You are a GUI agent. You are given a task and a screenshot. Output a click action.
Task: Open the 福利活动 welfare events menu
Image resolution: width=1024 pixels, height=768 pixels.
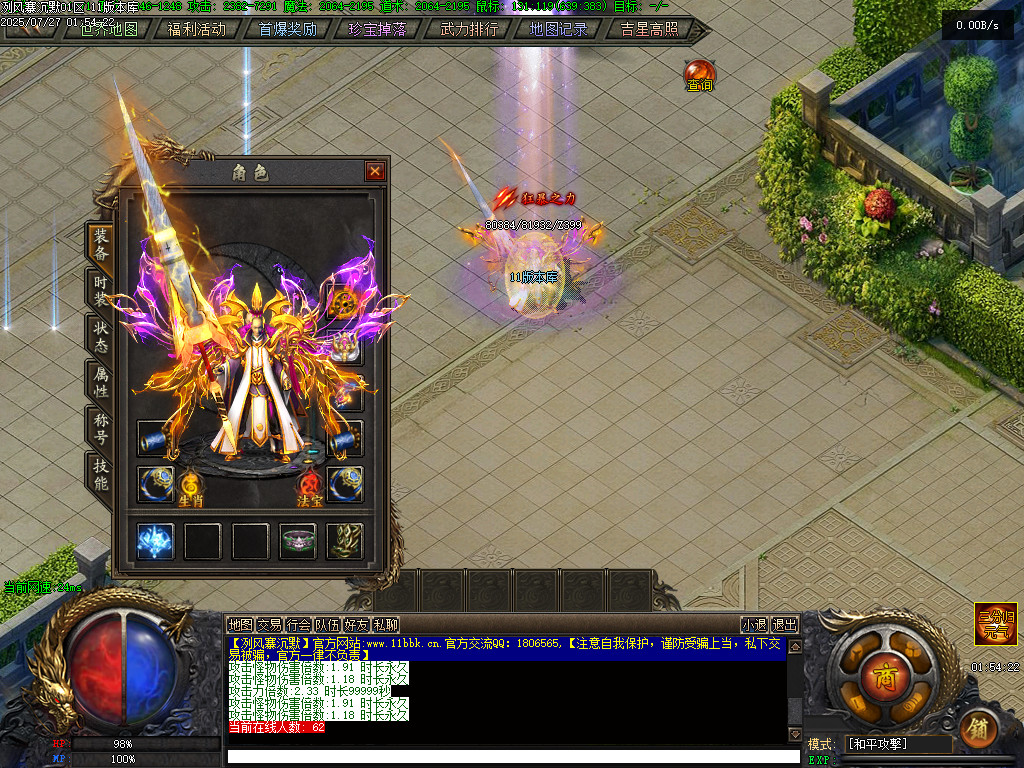click(x=197, y=29)
